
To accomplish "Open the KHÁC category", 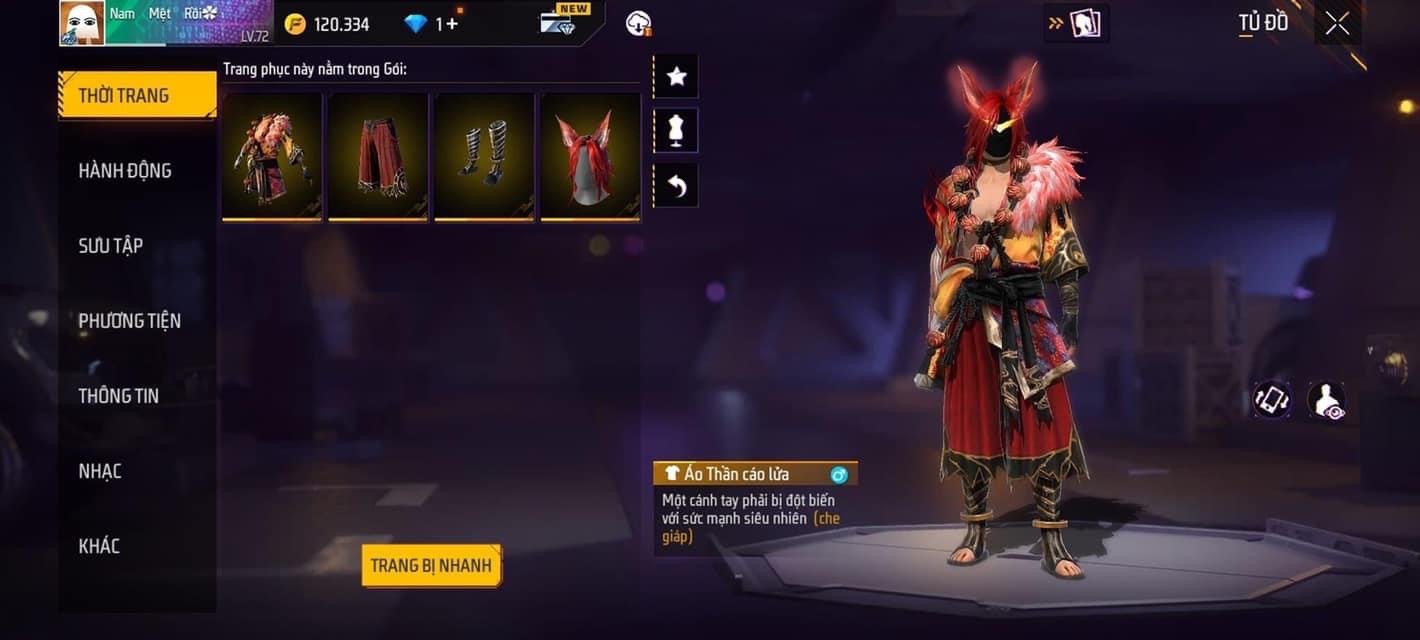I will (x=99, y=546).
